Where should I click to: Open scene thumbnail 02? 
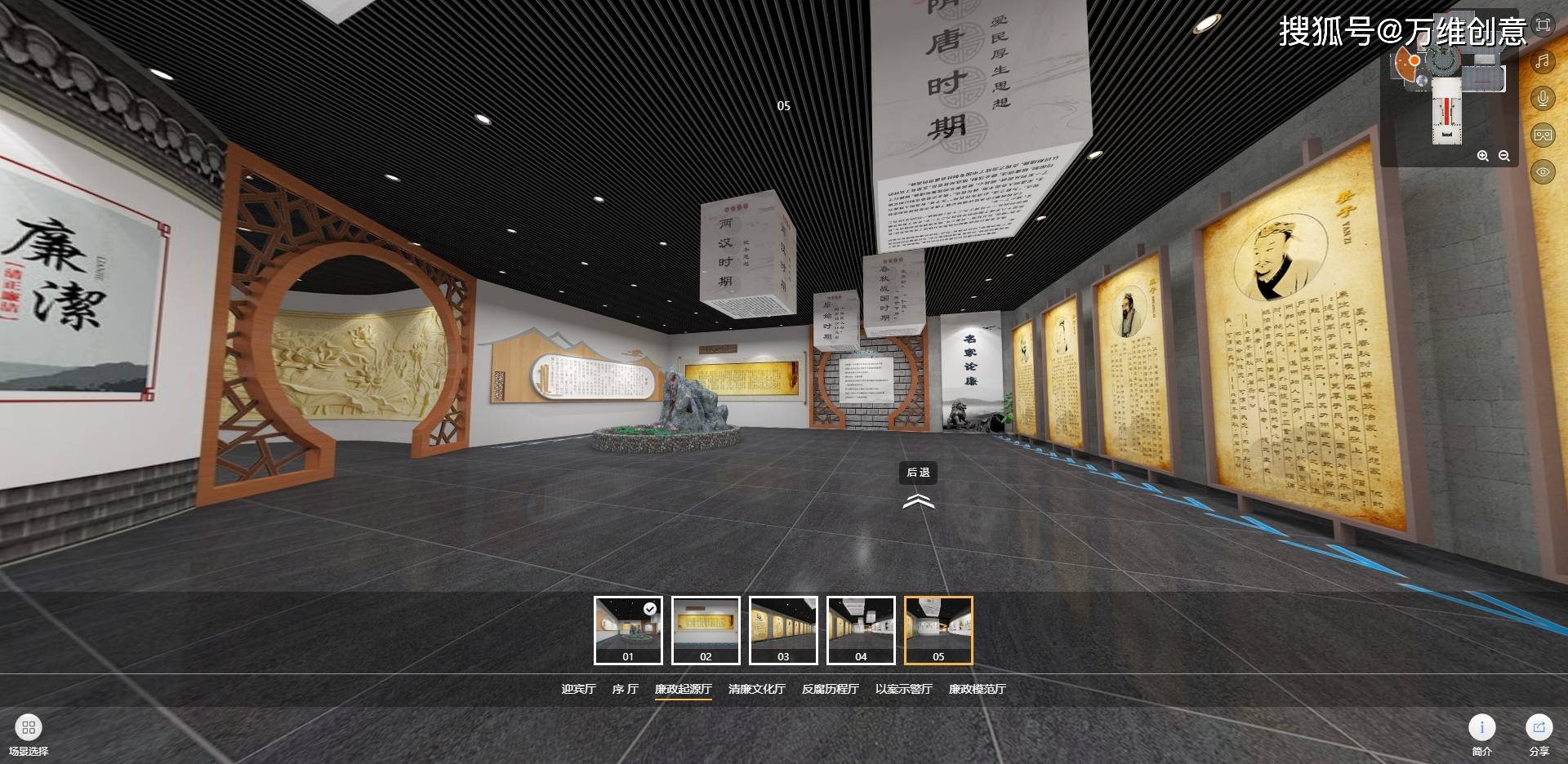[706, 630]
